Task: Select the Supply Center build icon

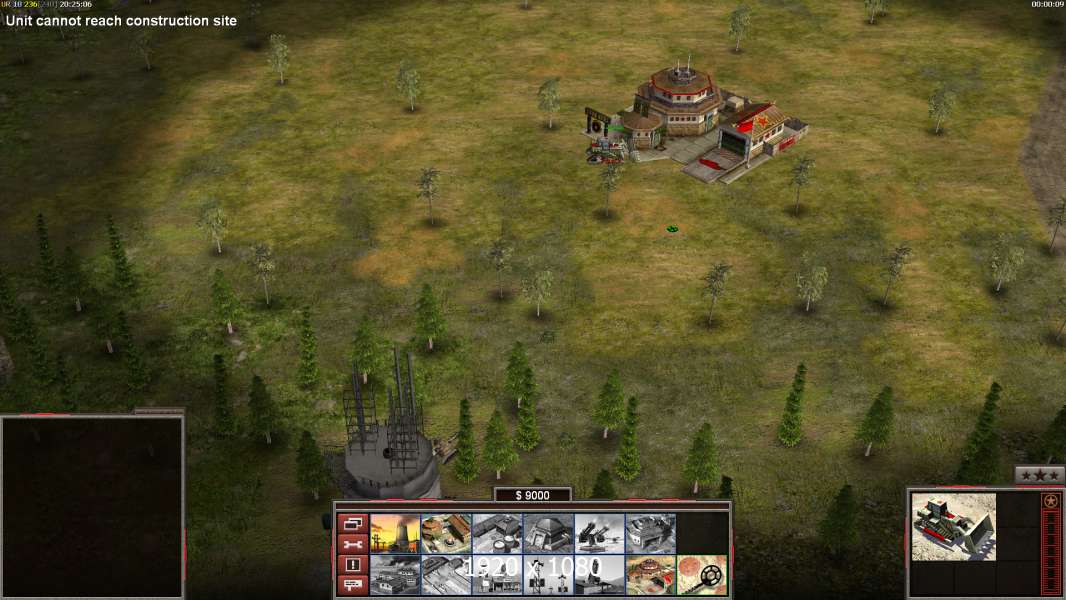Action: pos(446,534)
